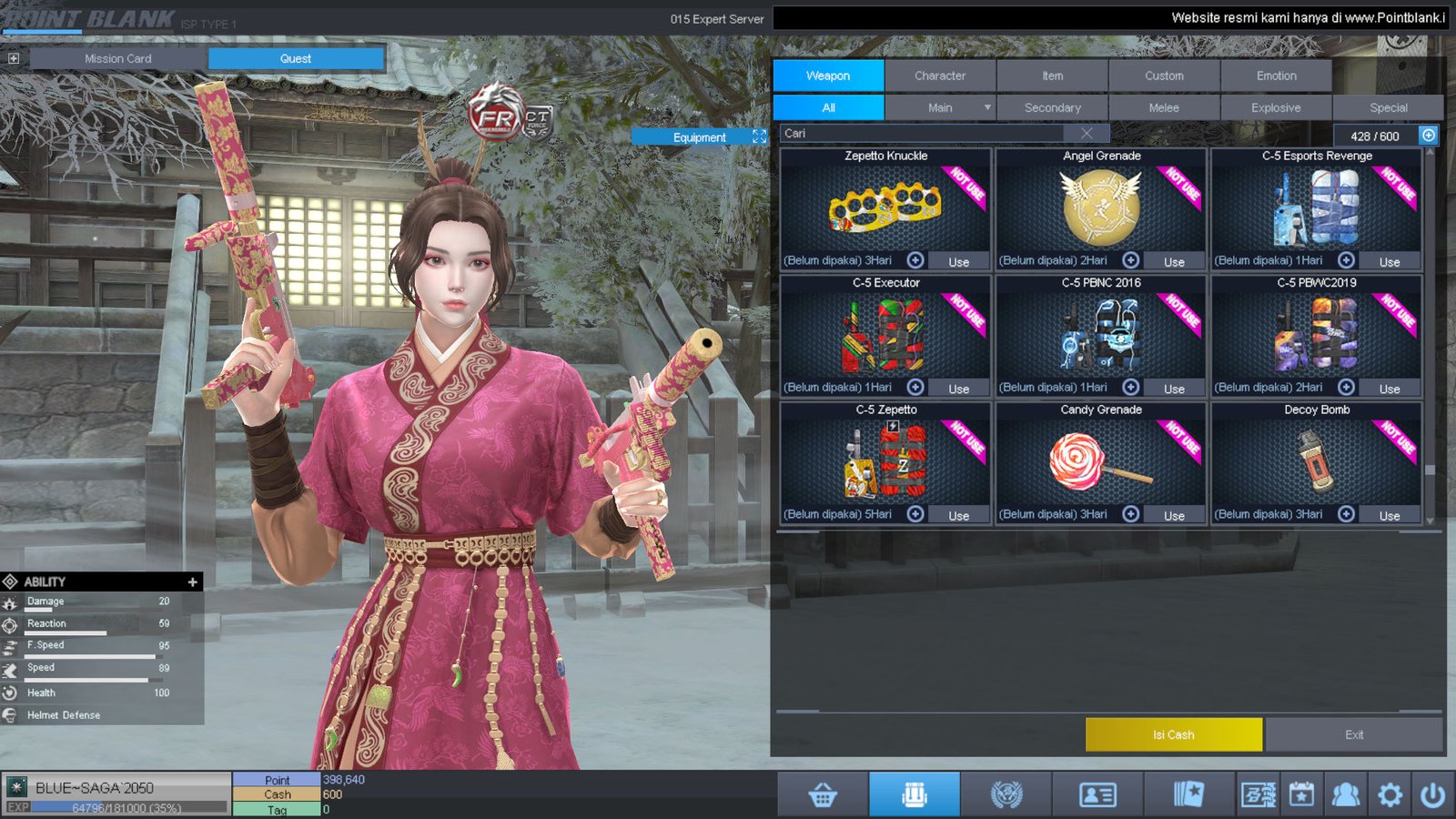Filter weapons by Secondary
This screenshot has height=819, width=1456.
pyautogui.click(x=1052, y=107)
